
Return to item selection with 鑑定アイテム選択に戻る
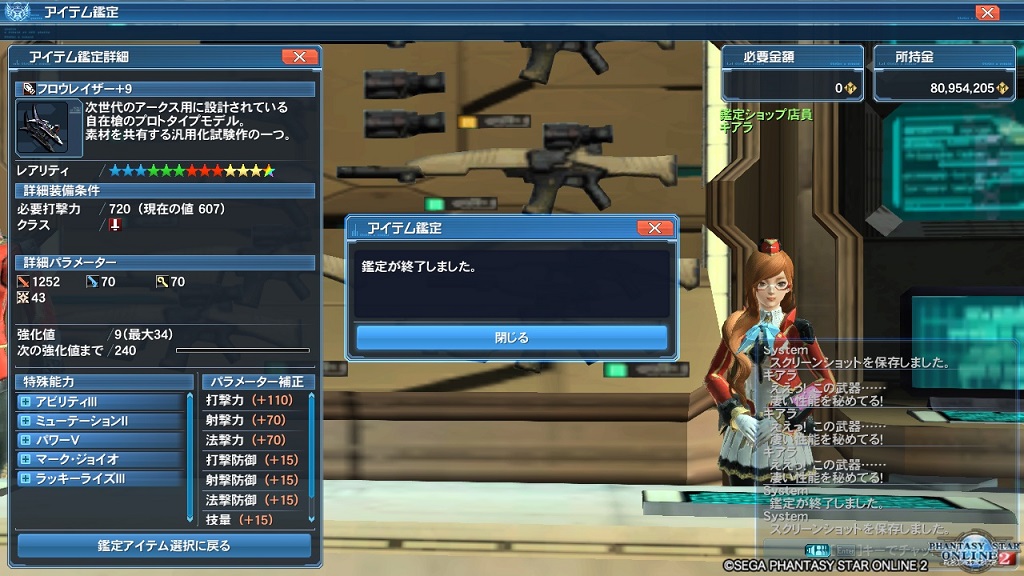coord(164,546)
